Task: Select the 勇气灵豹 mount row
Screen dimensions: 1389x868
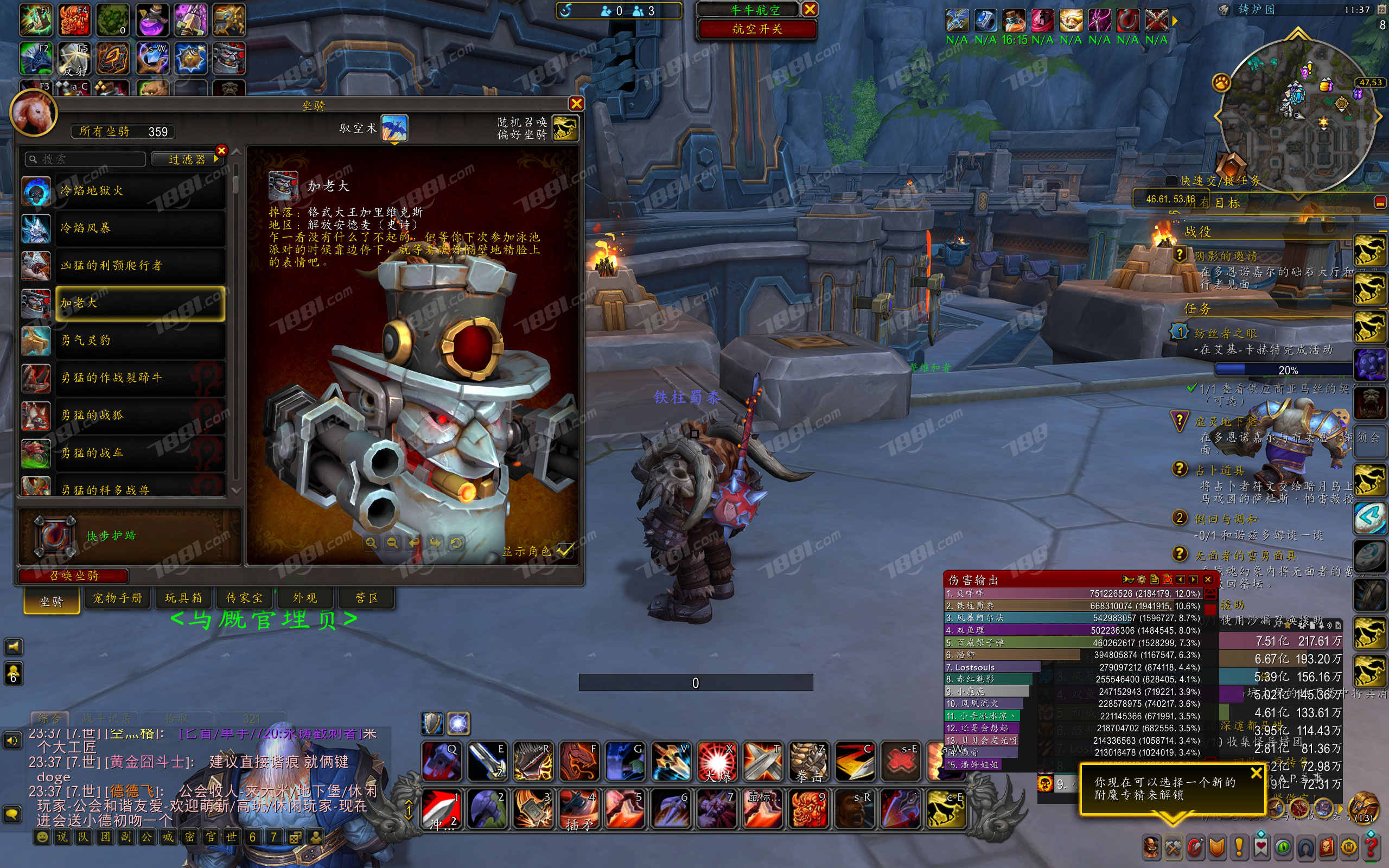Action: point(139,341)
